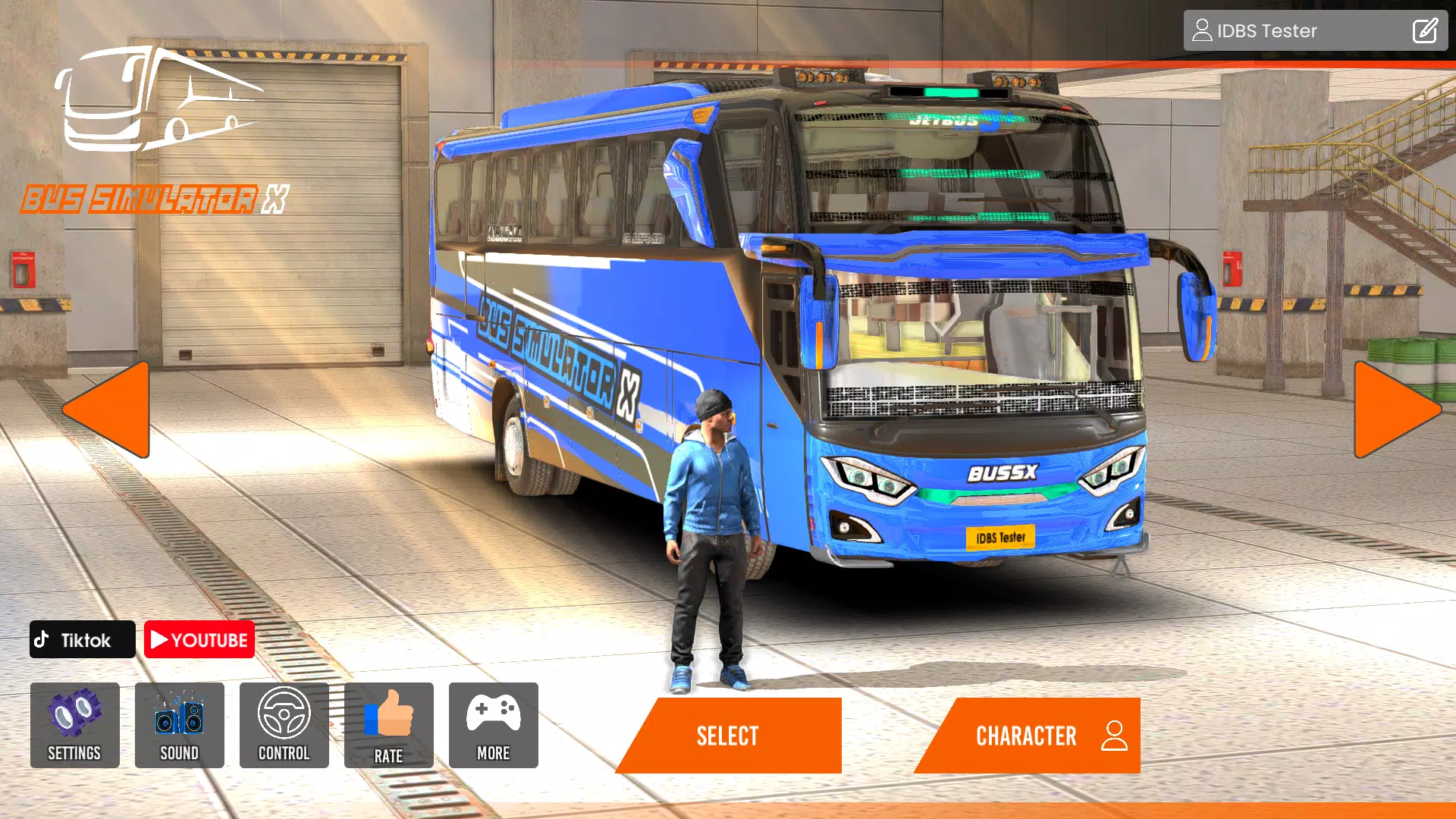Visit the YouTube channel
Viewport: 1456px width, 819px height.
tap(199, 639)
